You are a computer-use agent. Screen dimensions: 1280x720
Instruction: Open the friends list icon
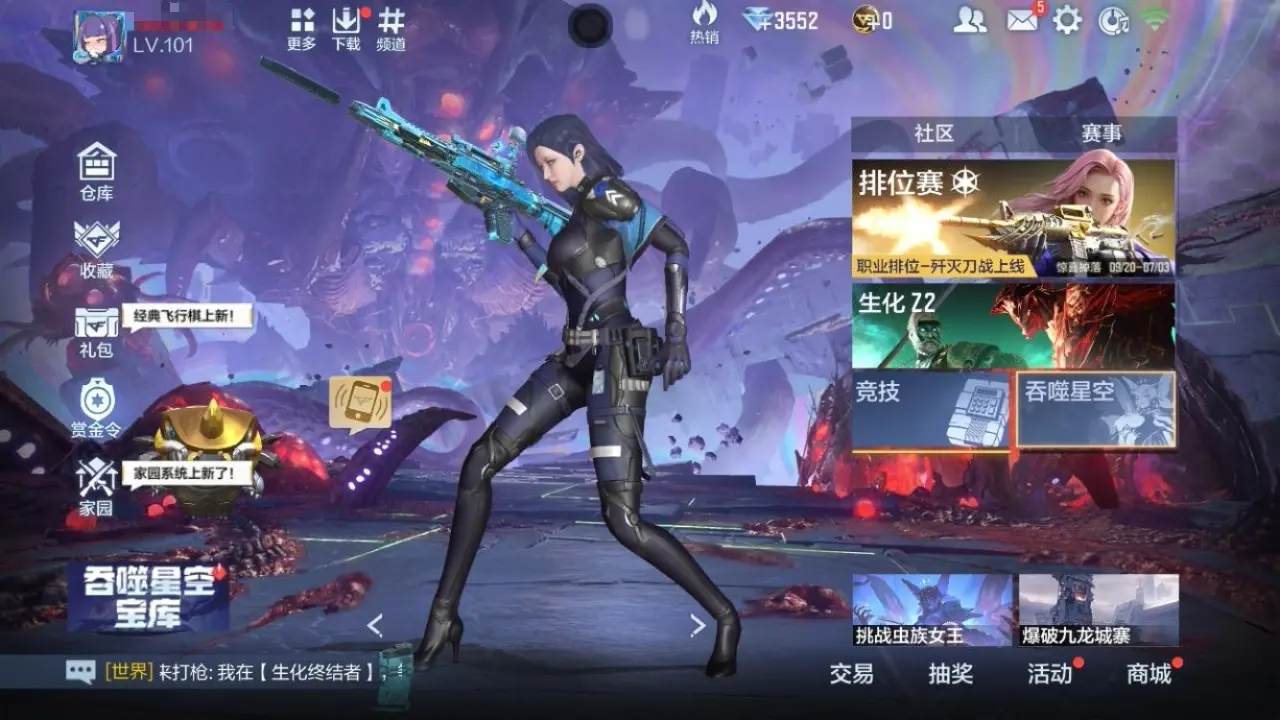[x=969, y=20]
